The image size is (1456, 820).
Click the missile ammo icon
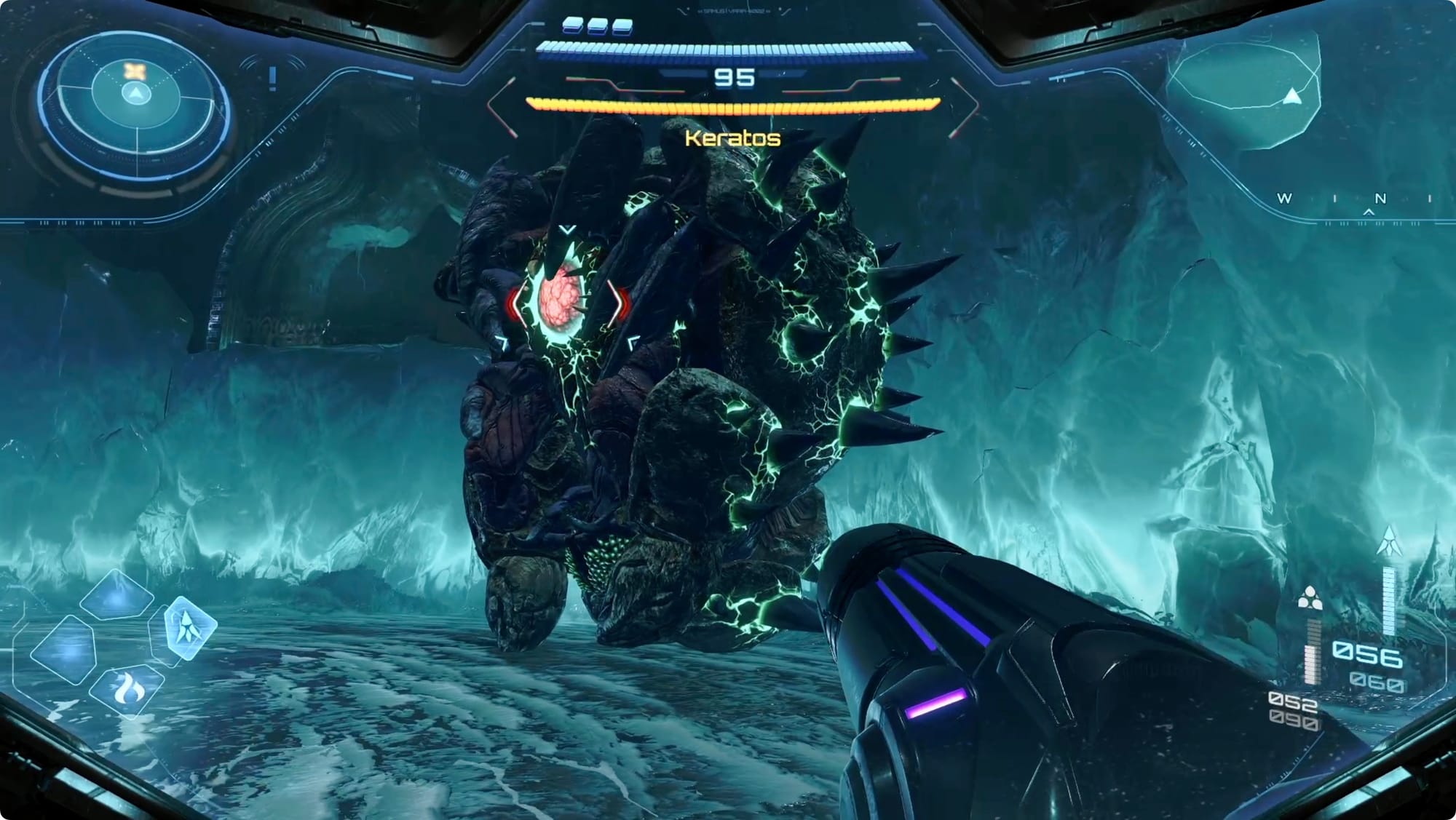click(1389, 541)
